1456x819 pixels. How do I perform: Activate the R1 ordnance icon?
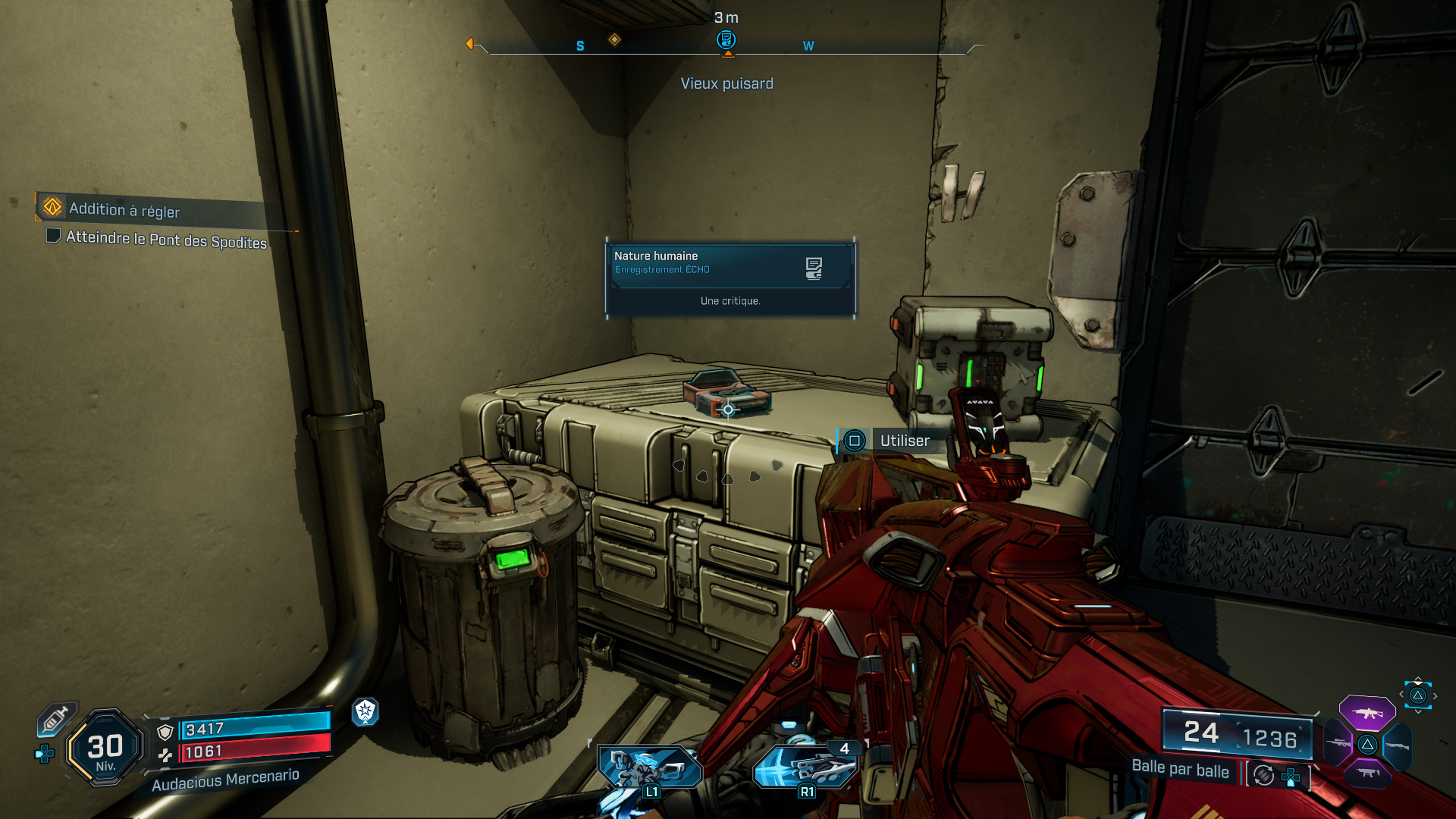pyautogui.click(x=805, y=767)
